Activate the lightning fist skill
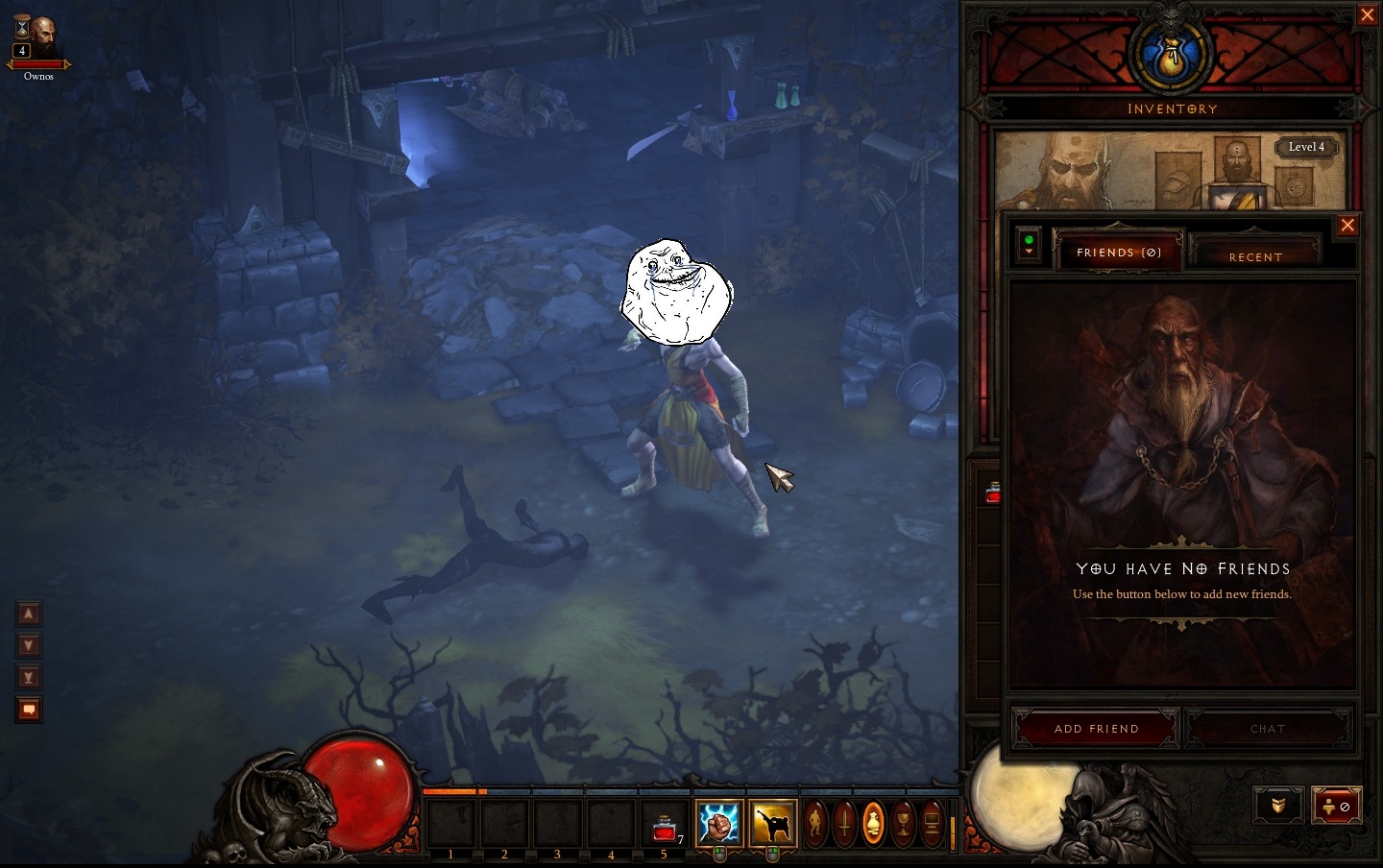 tap(719, 824)
